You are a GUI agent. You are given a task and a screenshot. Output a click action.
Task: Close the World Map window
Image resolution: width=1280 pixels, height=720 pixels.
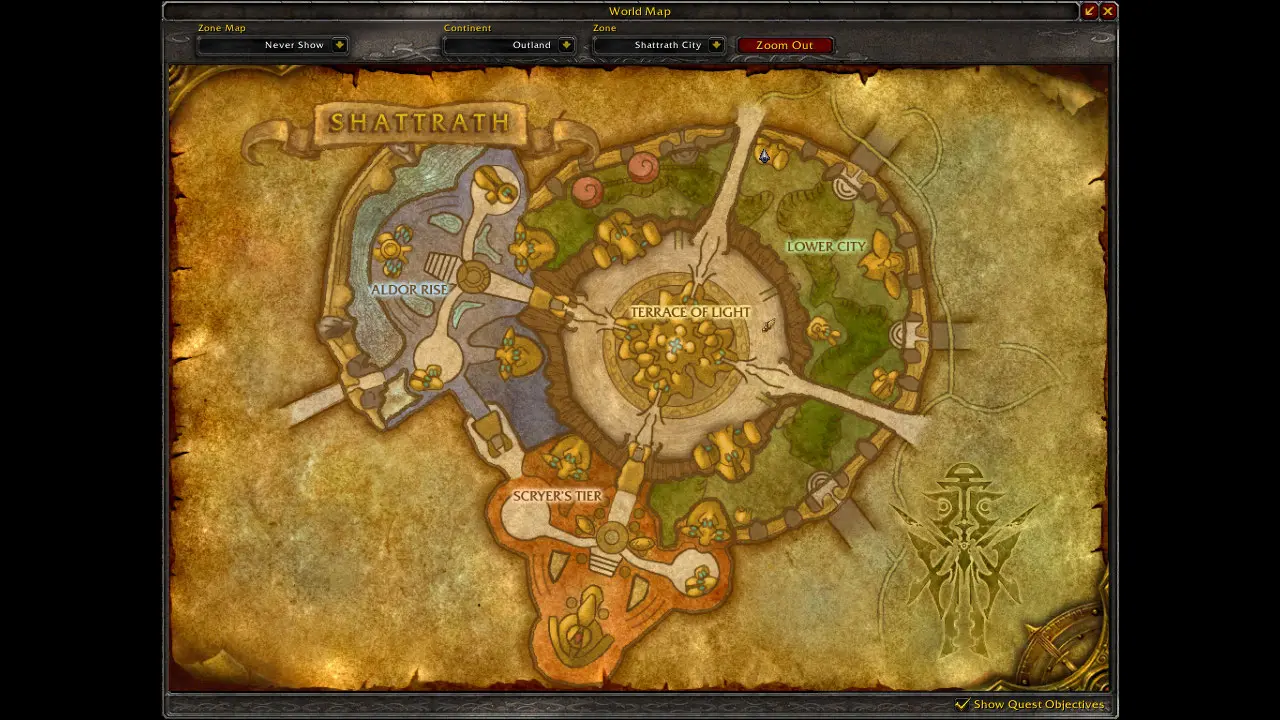(x=1108, y=11)
